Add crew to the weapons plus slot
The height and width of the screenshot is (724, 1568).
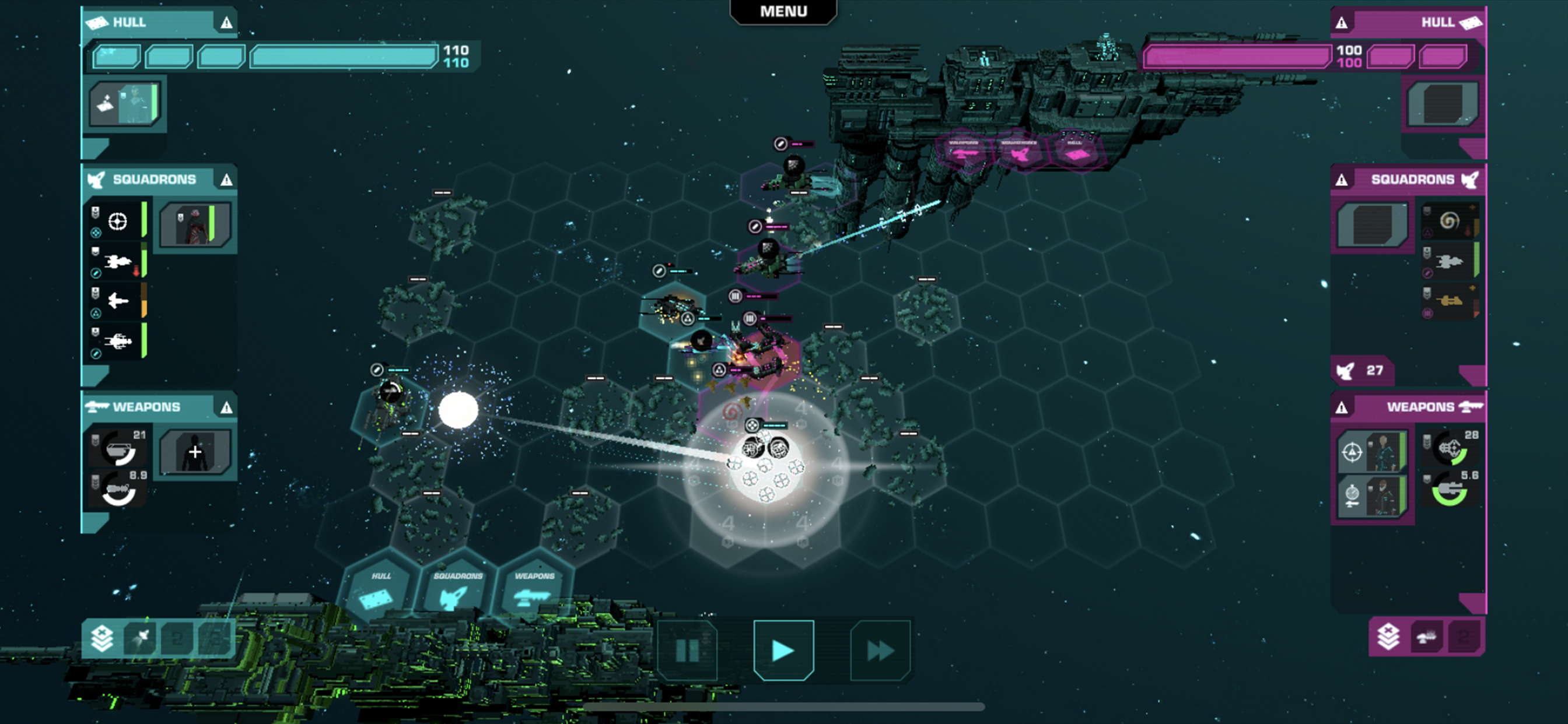click(x=195, y=452)
